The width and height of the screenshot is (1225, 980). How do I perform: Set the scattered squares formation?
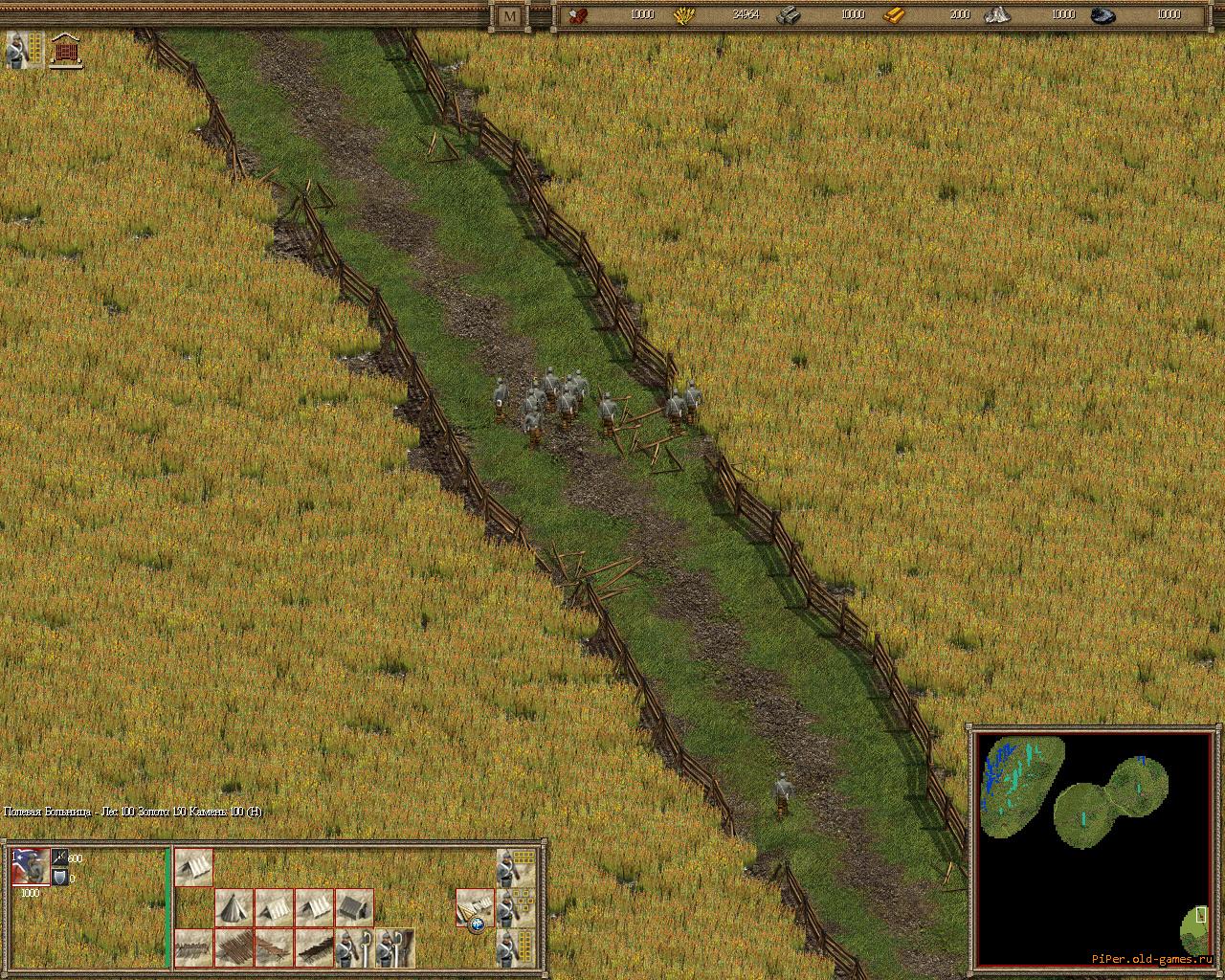pyautogui.click(x=515, y=907)
